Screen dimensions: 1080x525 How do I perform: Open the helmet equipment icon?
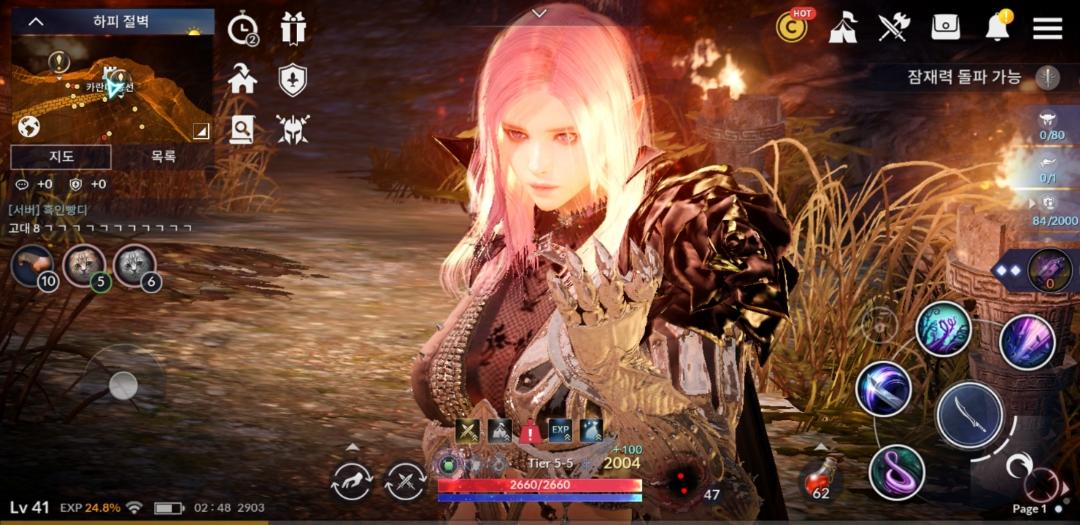[x=293, y=128]
